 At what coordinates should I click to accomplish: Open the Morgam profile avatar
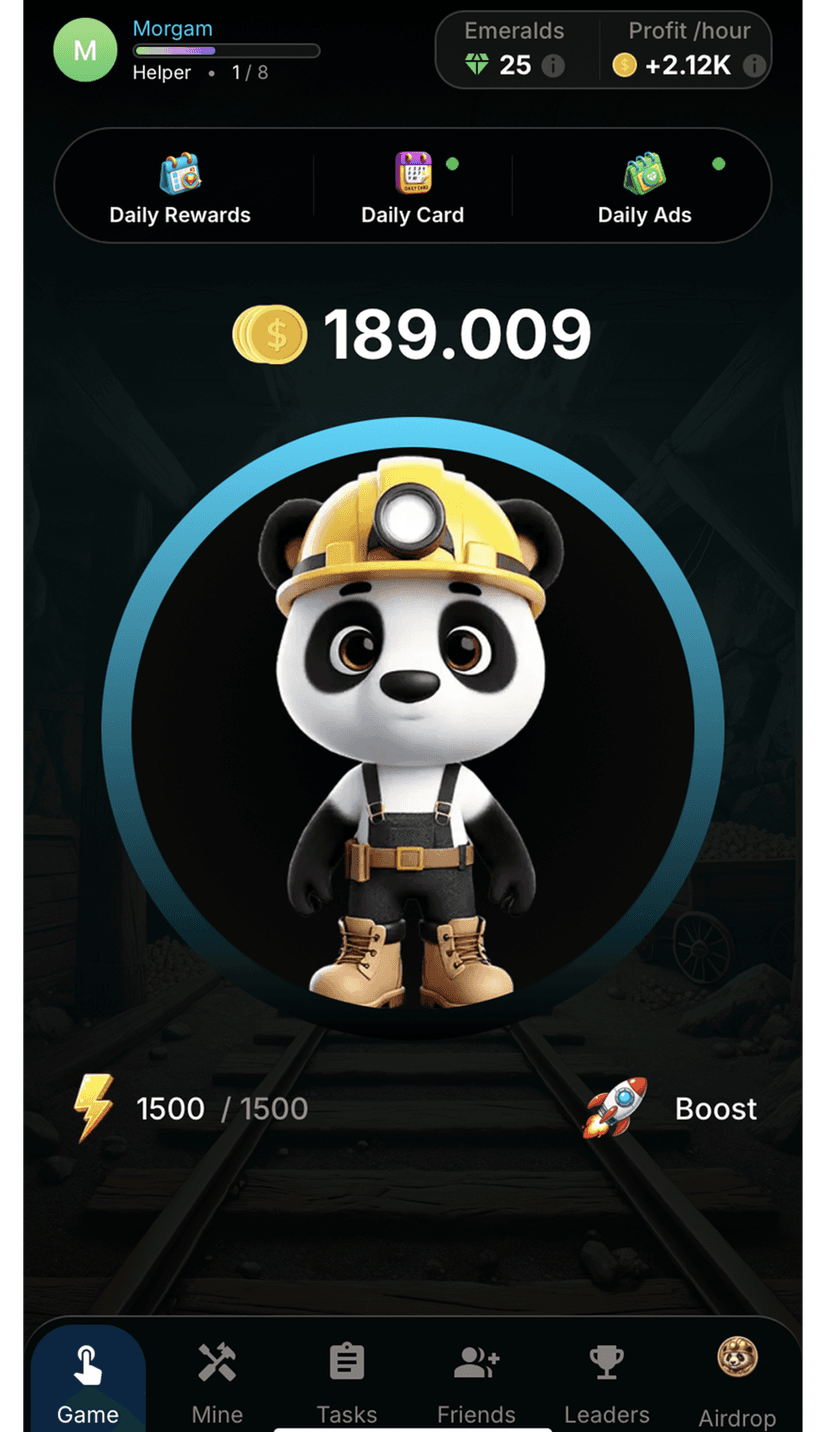point(85,50)
